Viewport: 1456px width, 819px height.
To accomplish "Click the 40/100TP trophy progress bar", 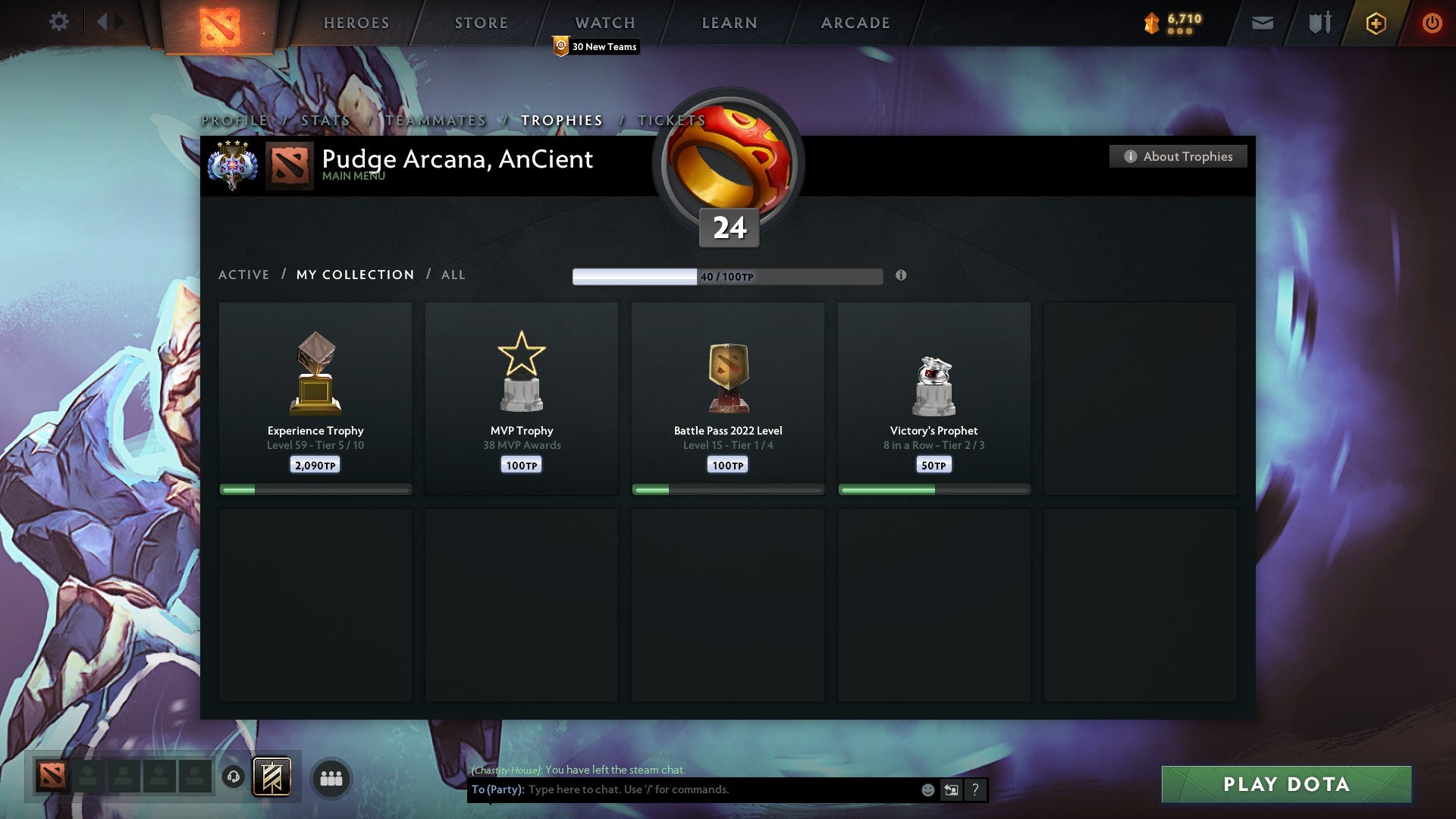I will [726, 276].
